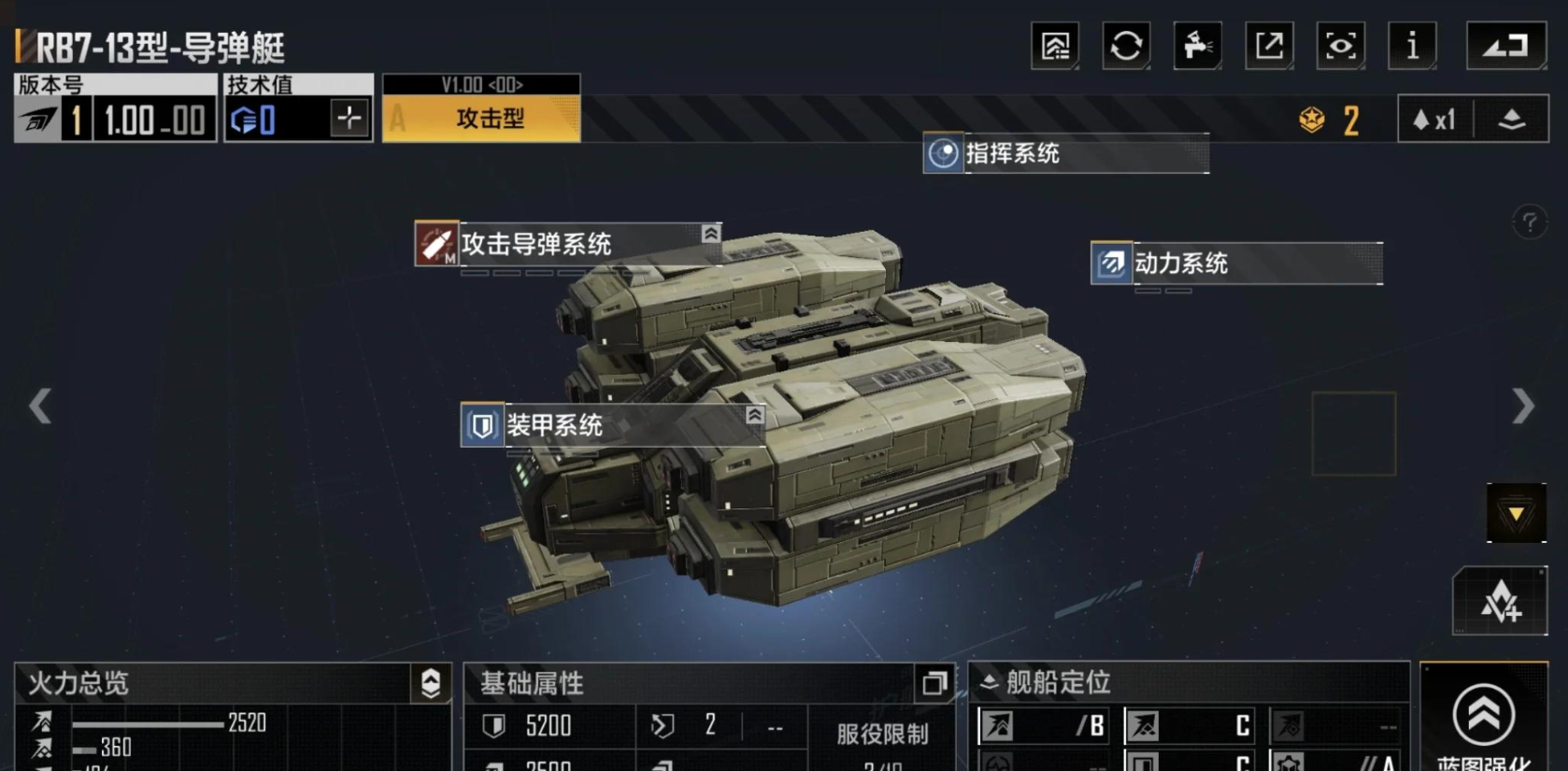Show previous ship with left arrow
Image resolution: width=1568 pixels, height=771 pixels.
[40, 406]
